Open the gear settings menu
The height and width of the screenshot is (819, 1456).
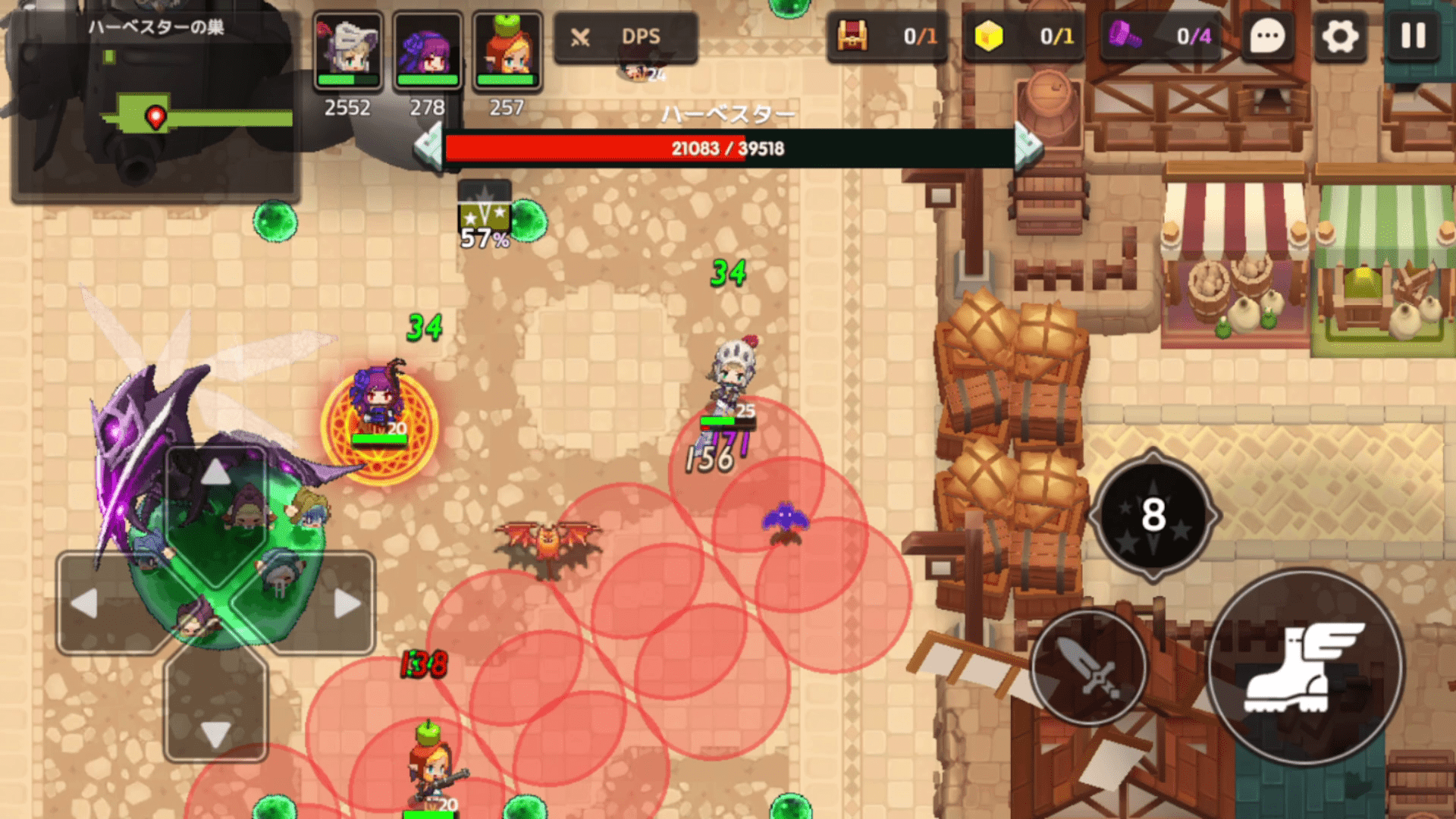(x=1340, y=36)
